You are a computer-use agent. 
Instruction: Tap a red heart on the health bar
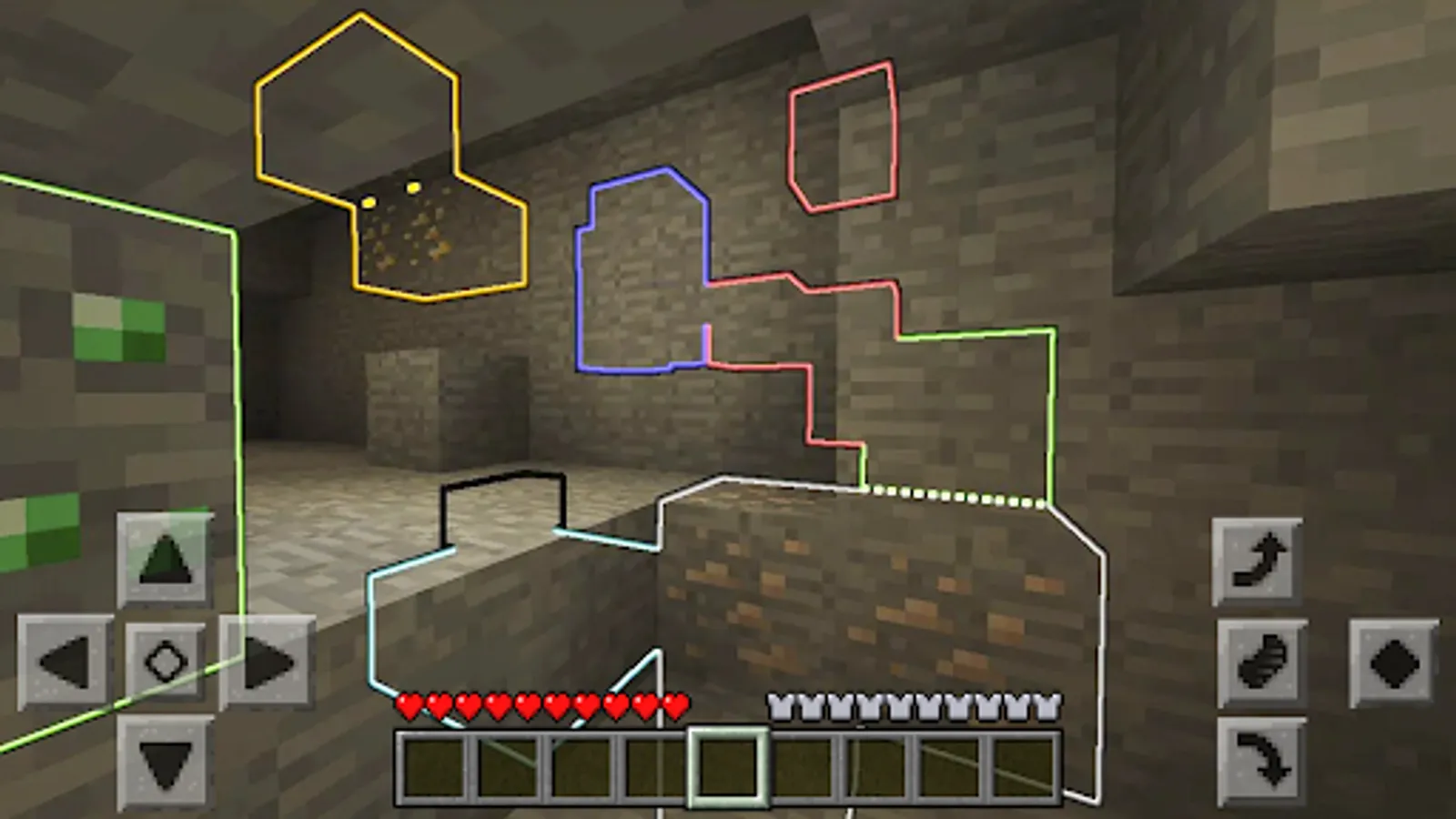473,703
